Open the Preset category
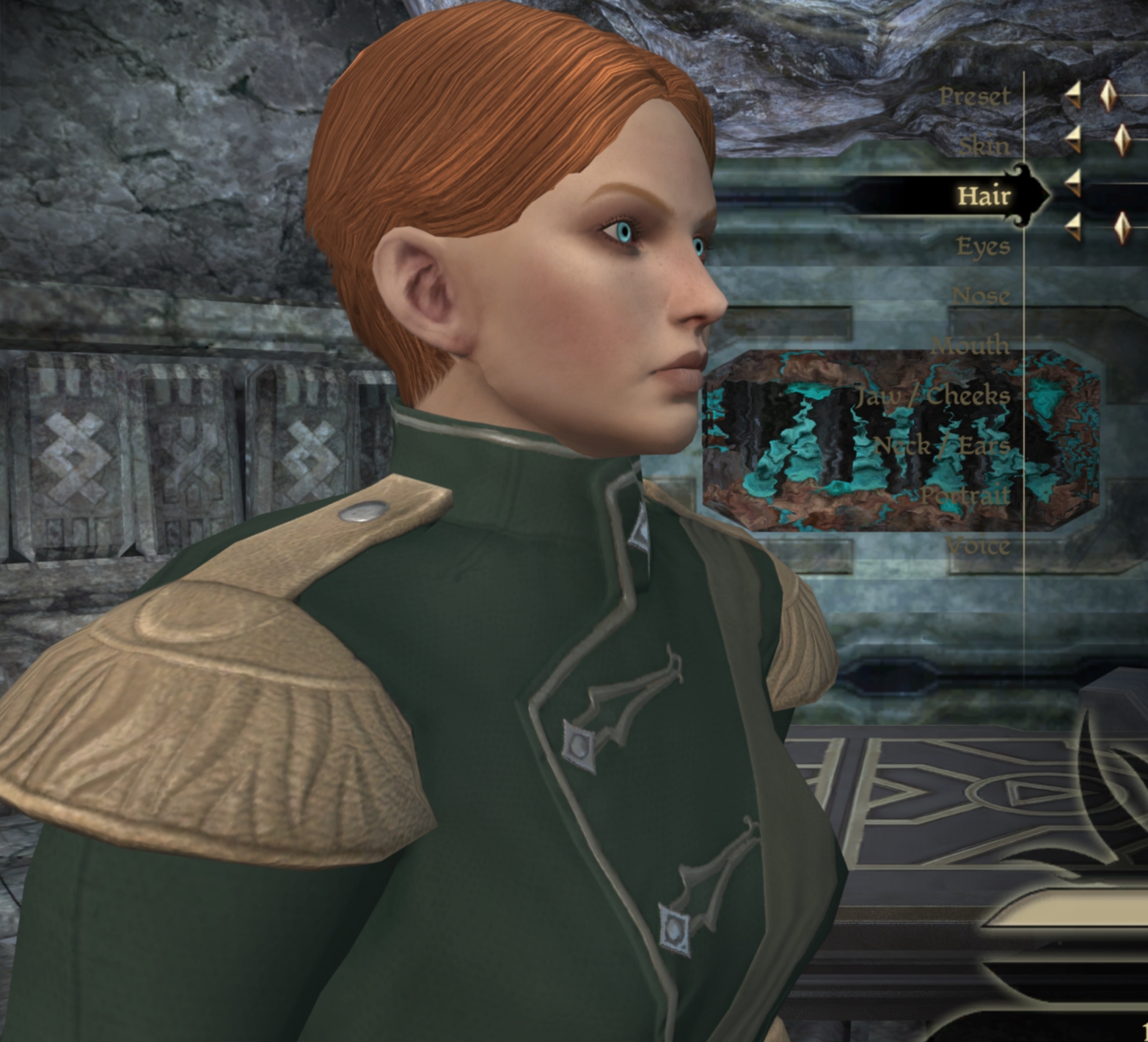 [x=973, y=96]
